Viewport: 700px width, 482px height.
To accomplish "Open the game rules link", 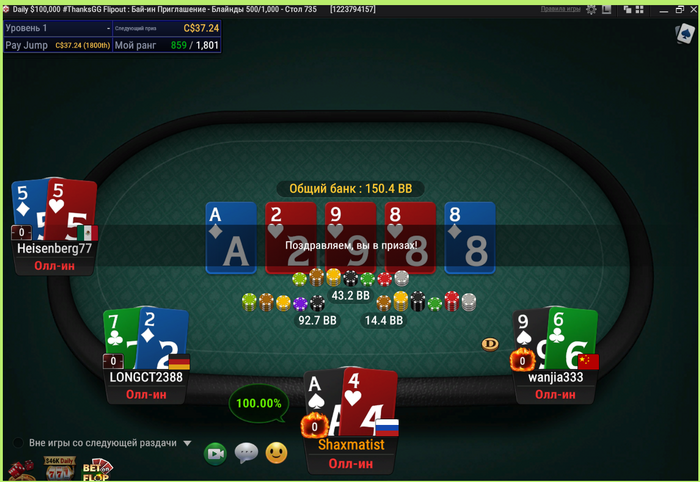I will (561, 9).
